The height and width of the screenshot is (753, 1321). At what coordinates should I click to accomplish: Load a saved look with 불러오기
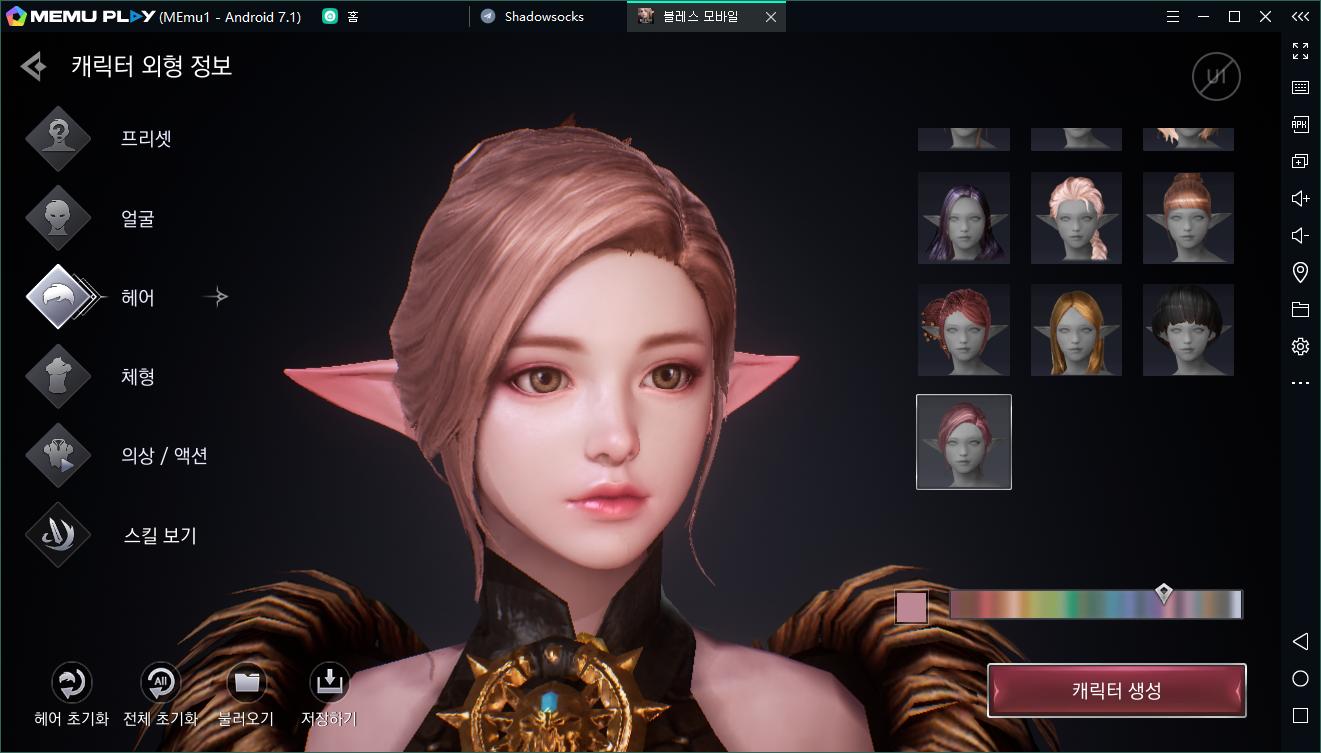246,684
